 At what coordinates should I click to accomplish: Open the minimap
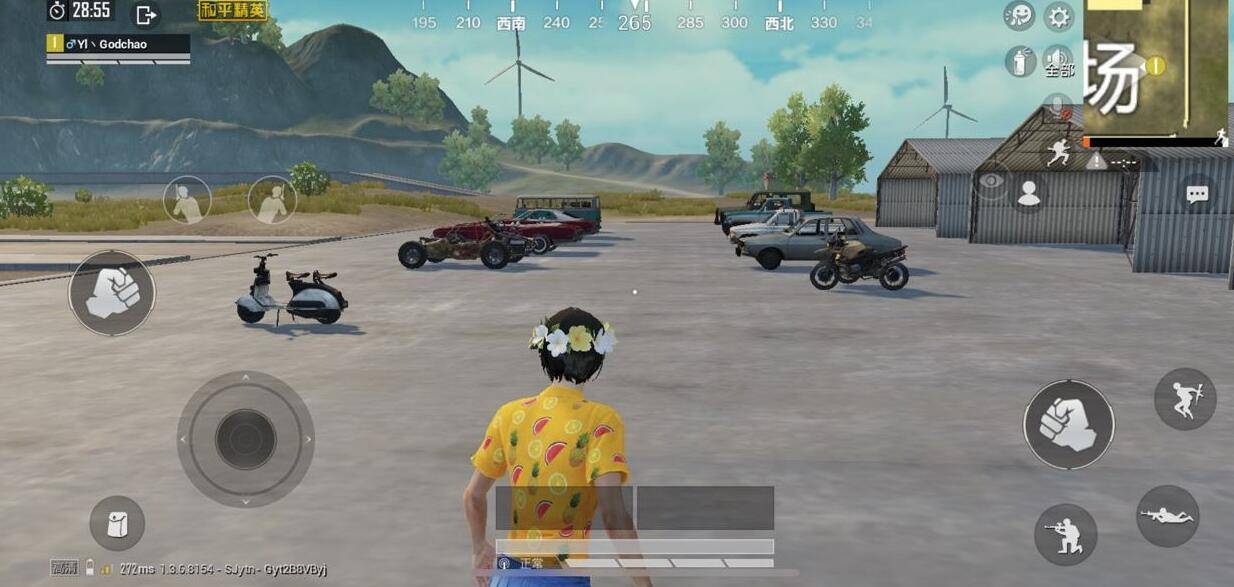[x=1156, y=66]
